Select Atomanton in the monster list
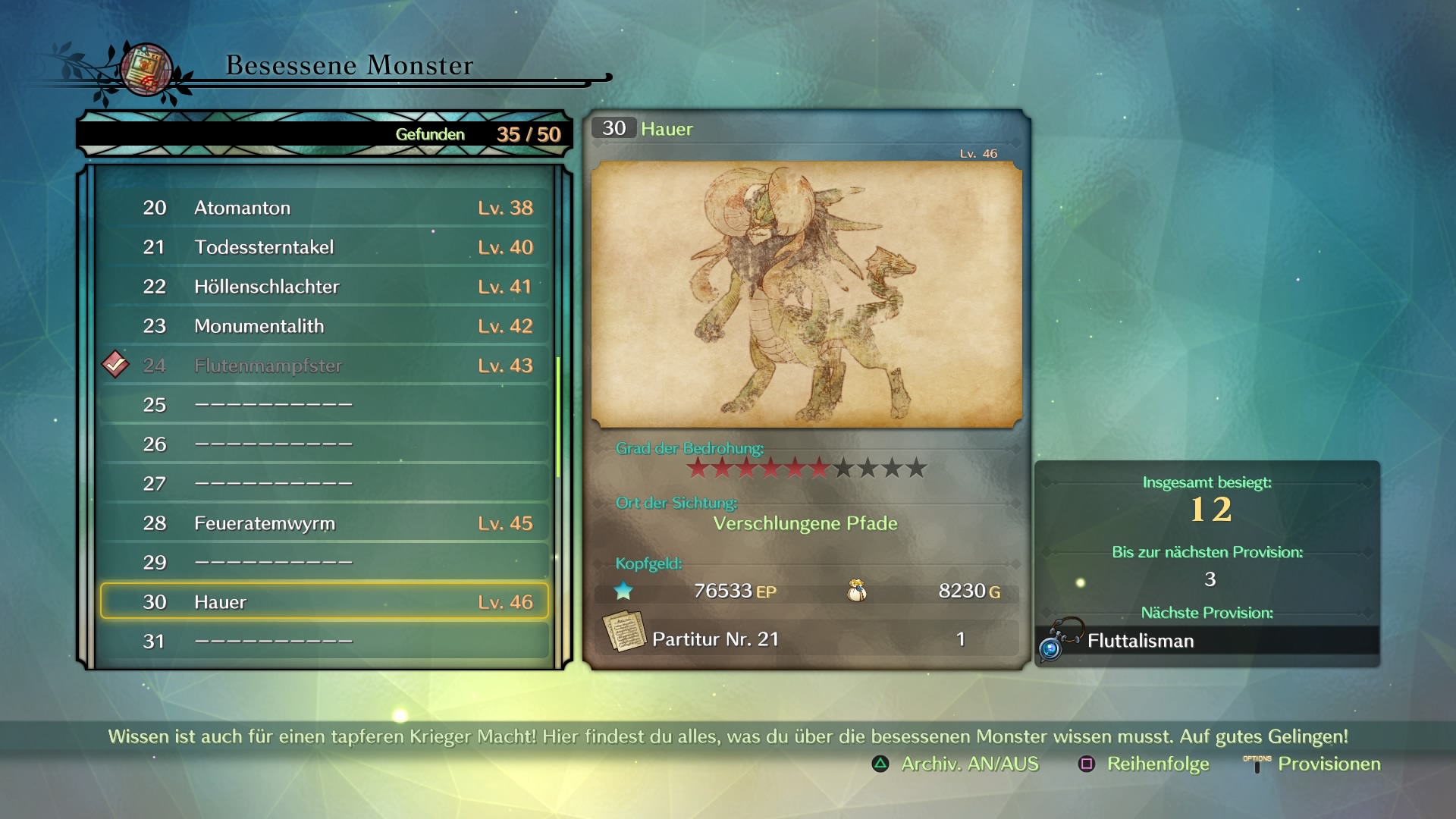The height and width of the screenshot is (819, 1456). [325, 208]
